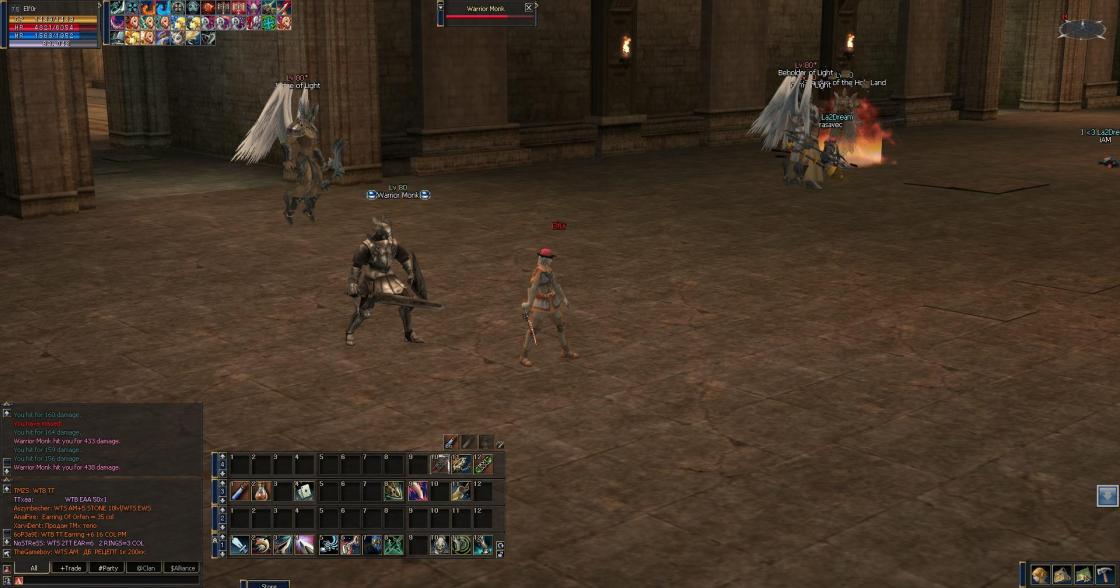
Task: Open the character menu head icon
Action: 1040,574
